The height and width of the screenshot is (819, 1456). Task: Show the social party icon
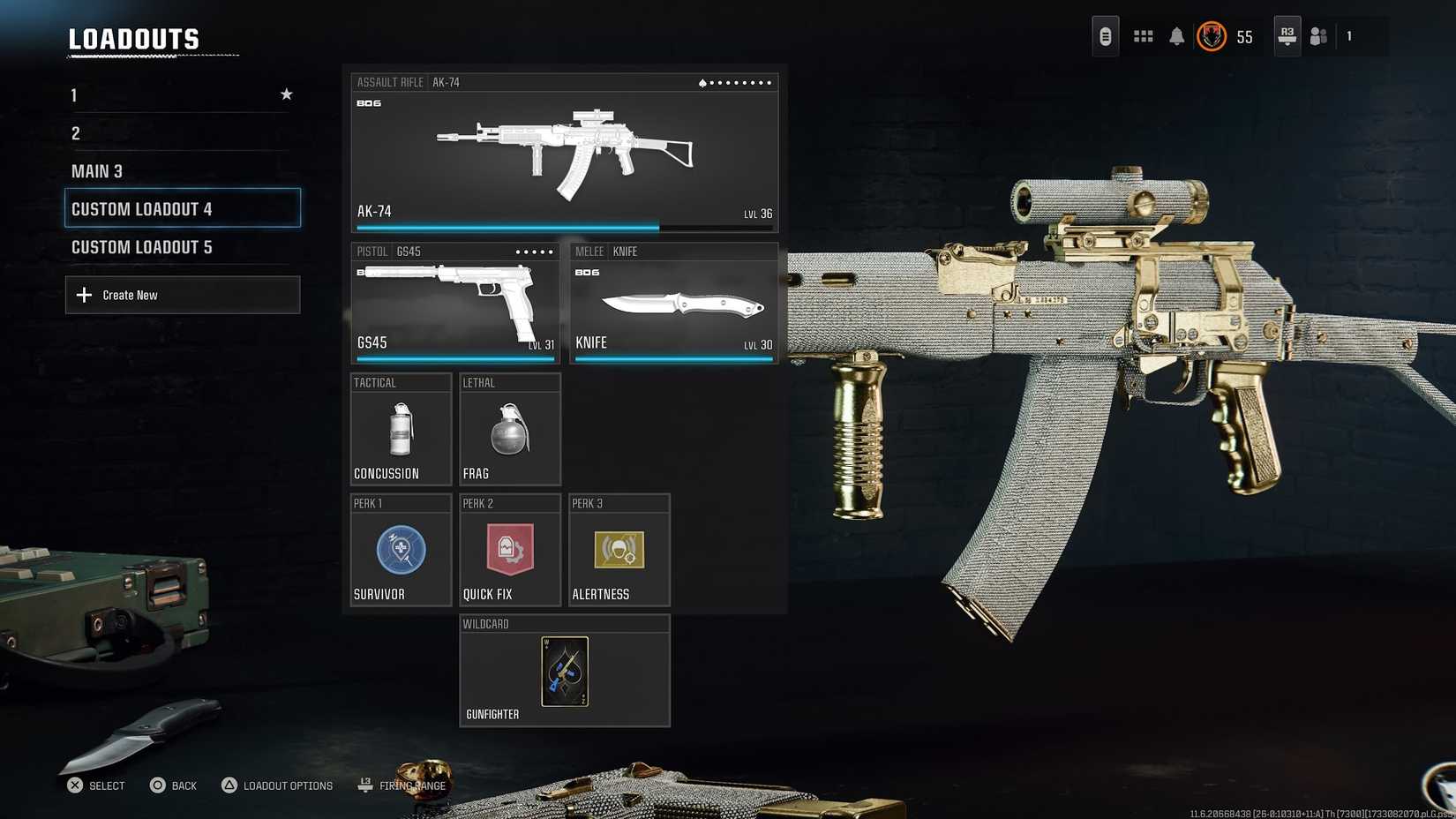coord(1318,36)
